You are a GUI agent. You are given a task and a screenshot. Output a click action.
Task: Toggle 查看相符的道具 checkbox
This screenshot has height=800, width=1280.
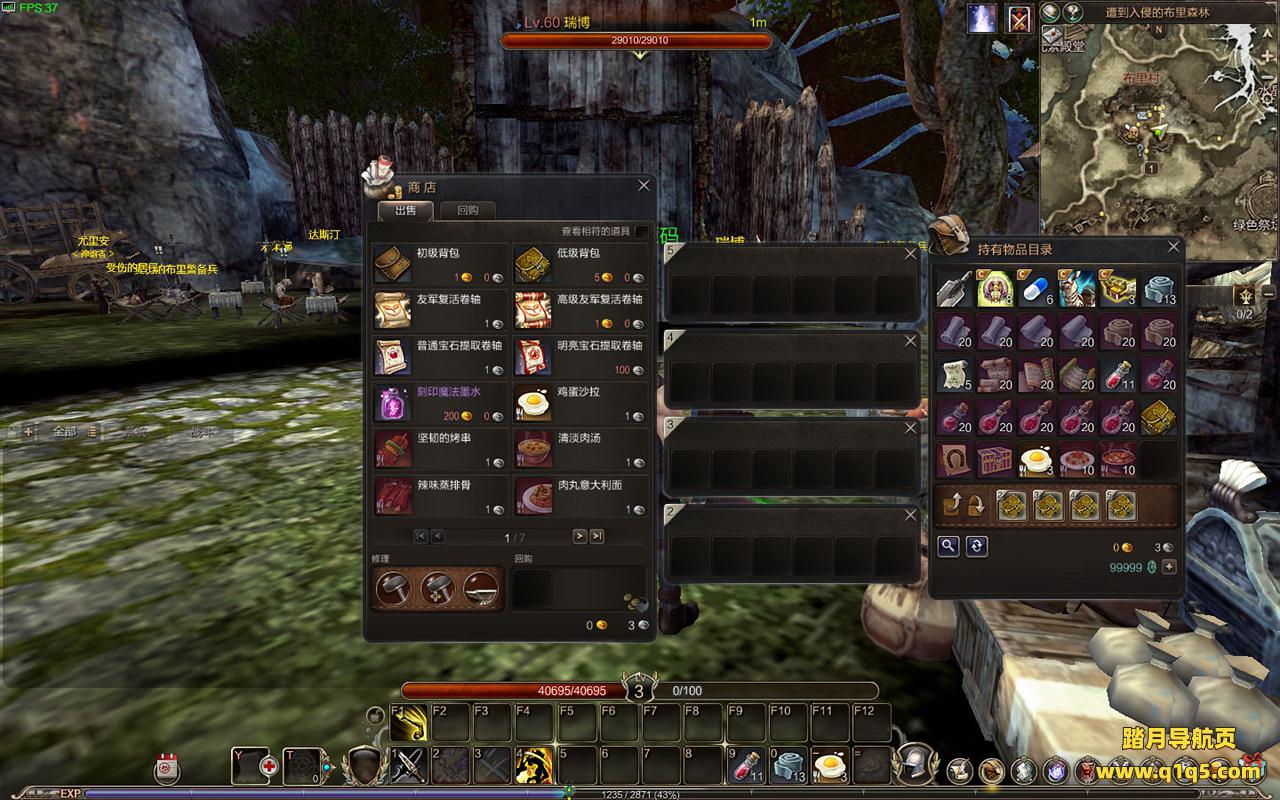641,232
